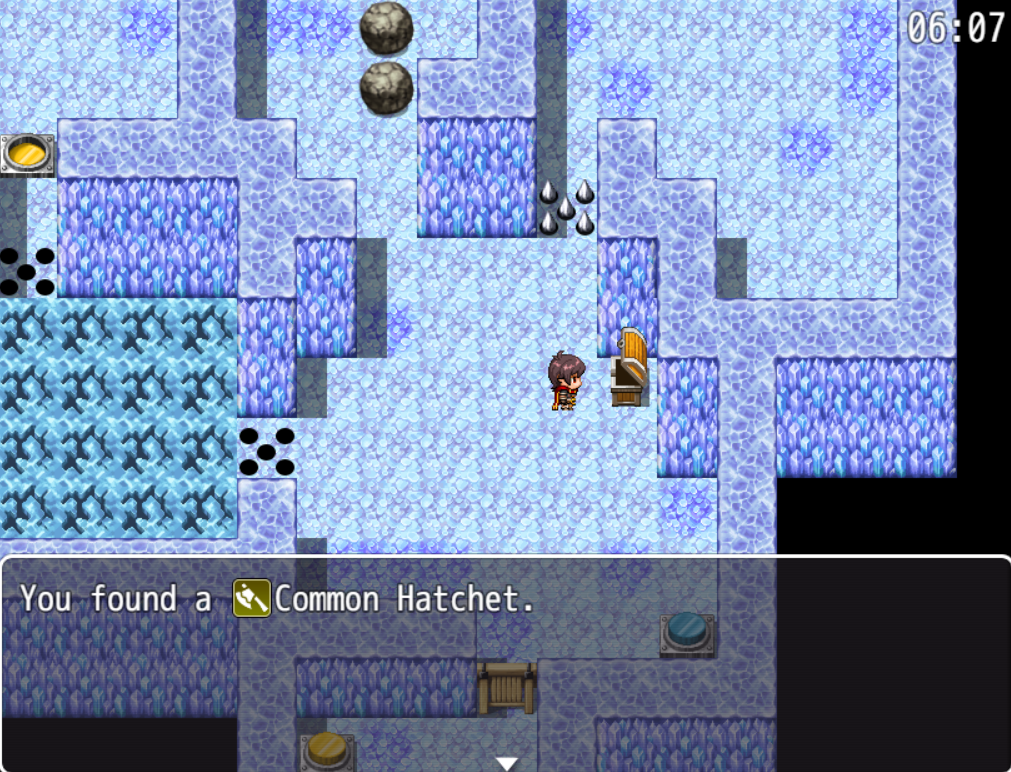Screen dimensions: 1011x772
Task: Advance the dialogue with the white continue arrow
Action: pyautogui.click(x=507, y=763)
